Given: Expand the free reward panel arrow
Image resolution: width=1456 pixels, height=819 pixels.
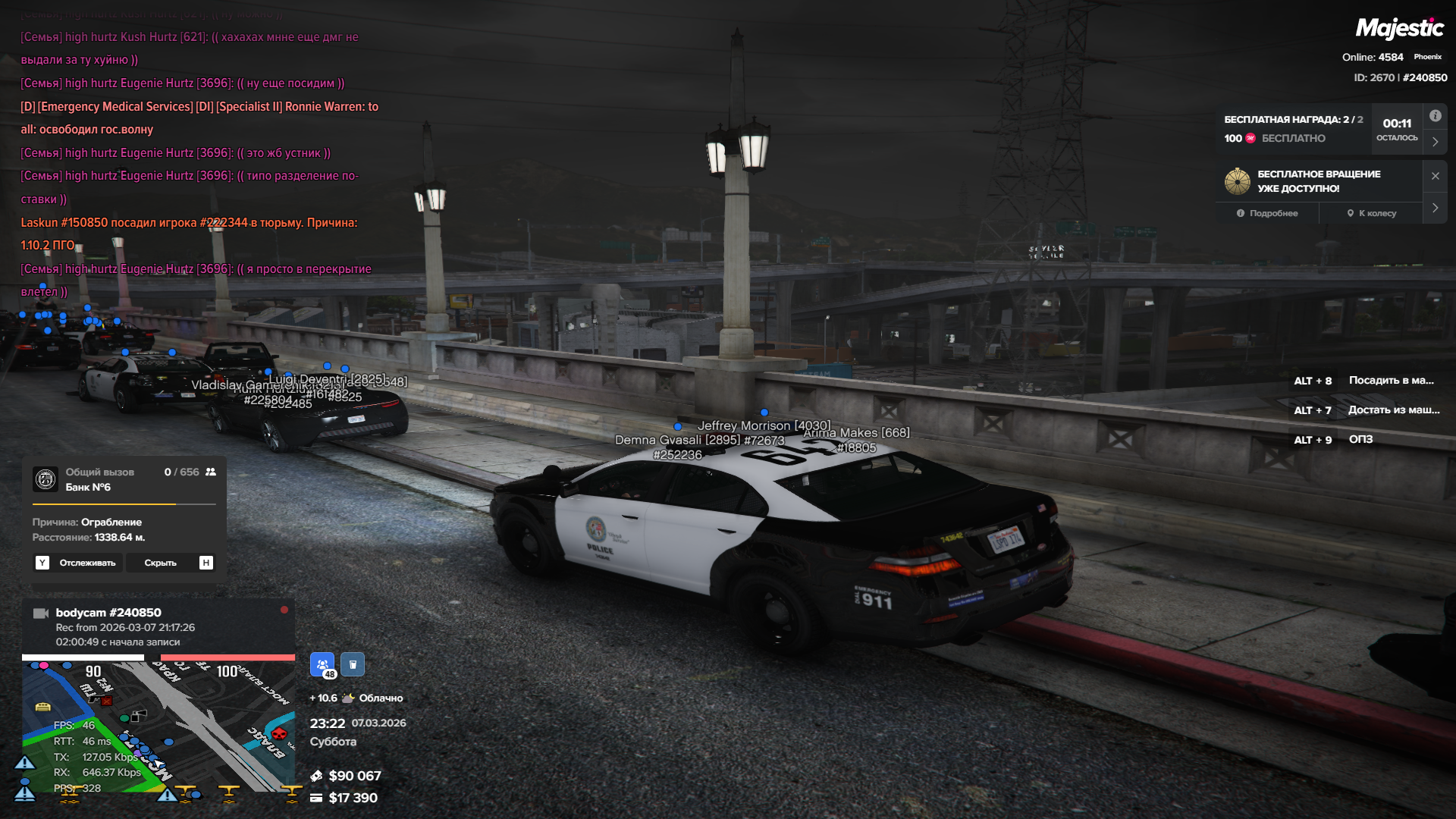Looking at the screenshot, I should 1435,142.
